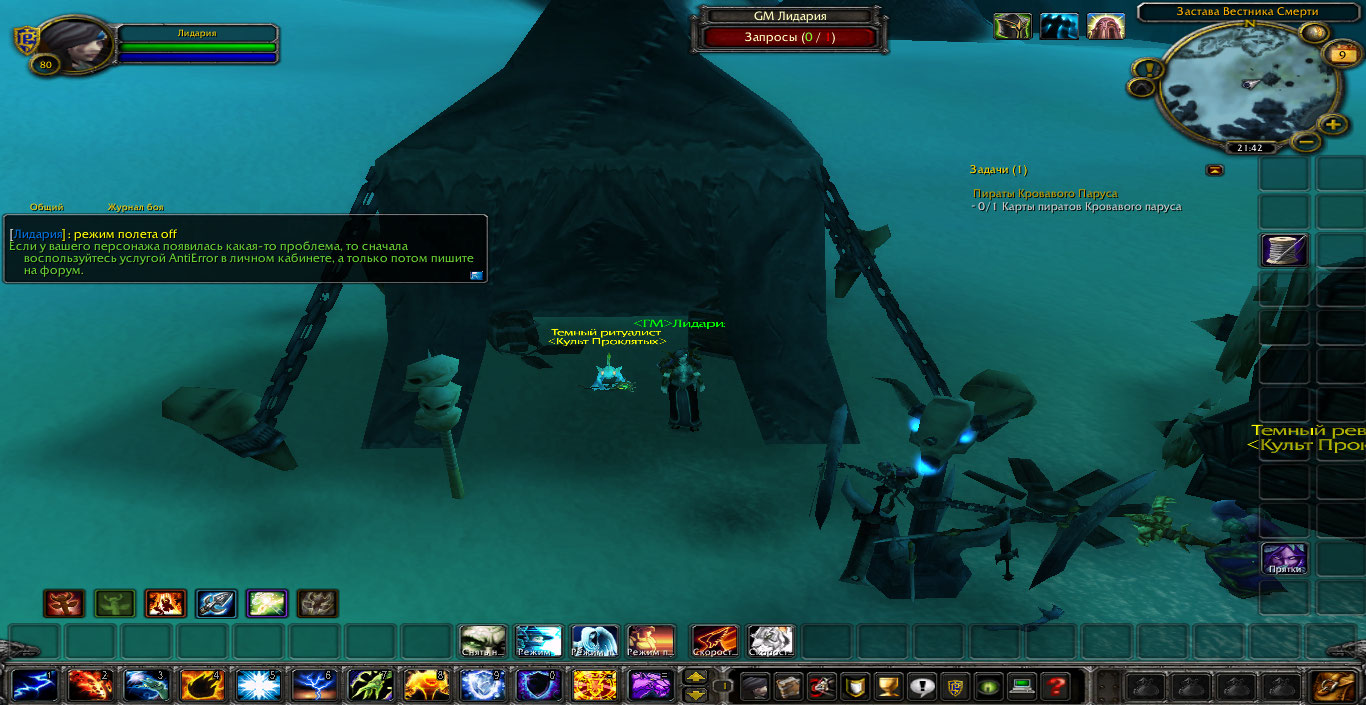The height and width of the screenshot is (705, 1366).
Task: Toggle the minimap tracking exclamation button
Action: click(1144, 70)
